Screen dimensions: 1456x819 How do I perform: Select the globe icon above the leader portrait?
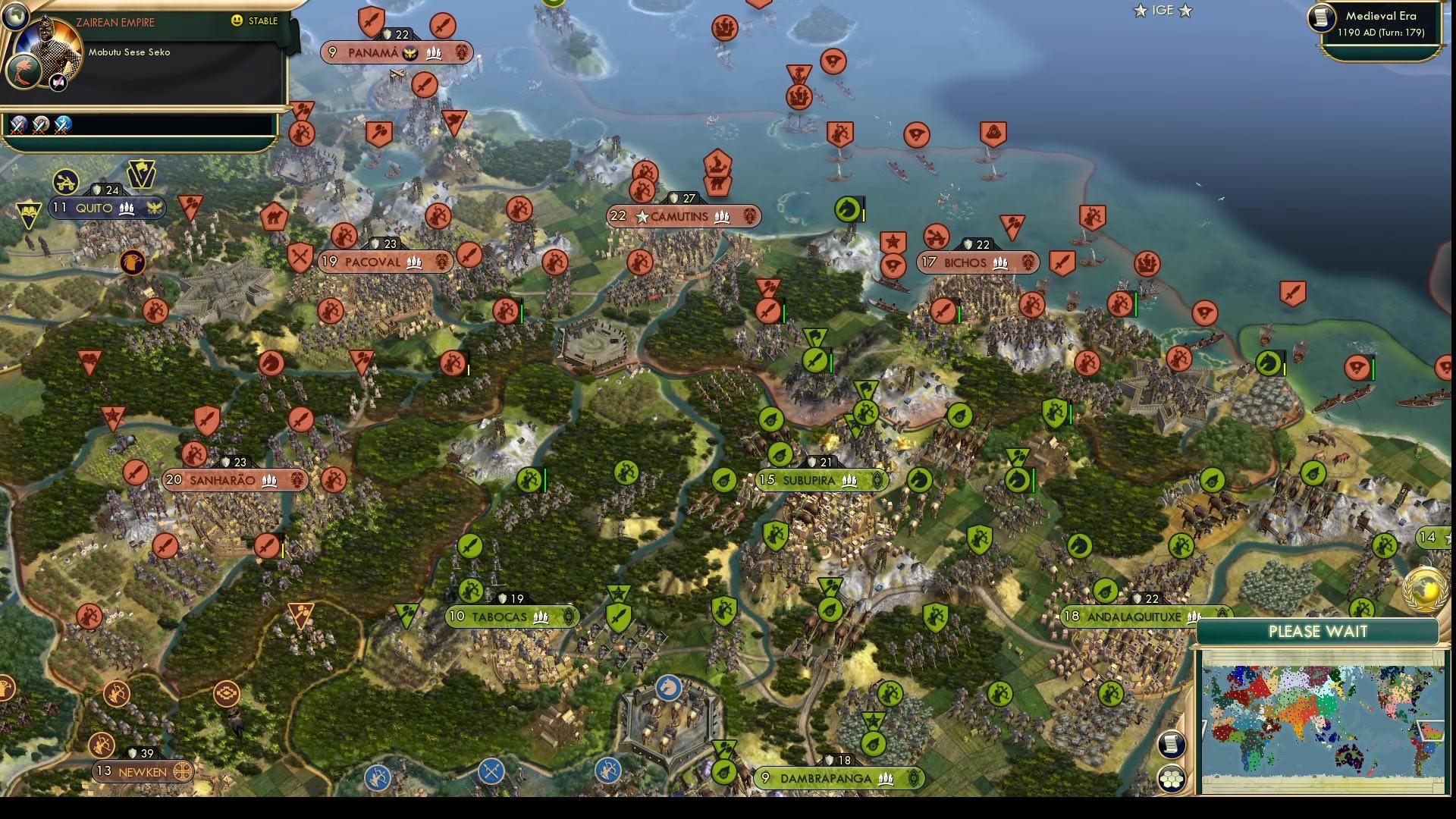click(16, 18)
